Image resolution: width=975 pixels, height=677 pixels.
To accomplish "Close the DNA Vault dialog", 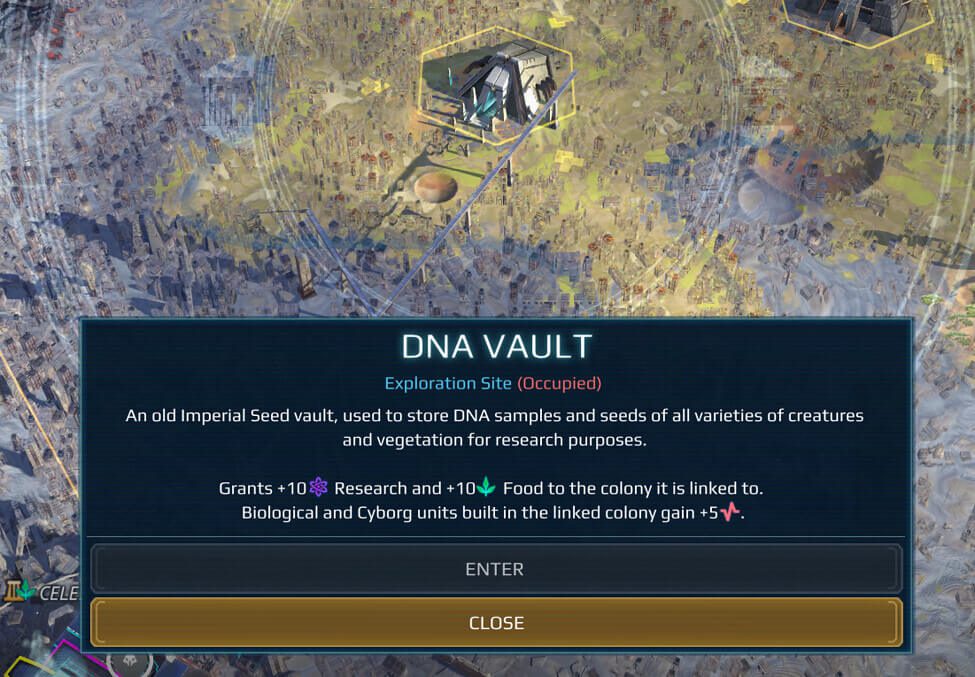I will tap(495, 623).
